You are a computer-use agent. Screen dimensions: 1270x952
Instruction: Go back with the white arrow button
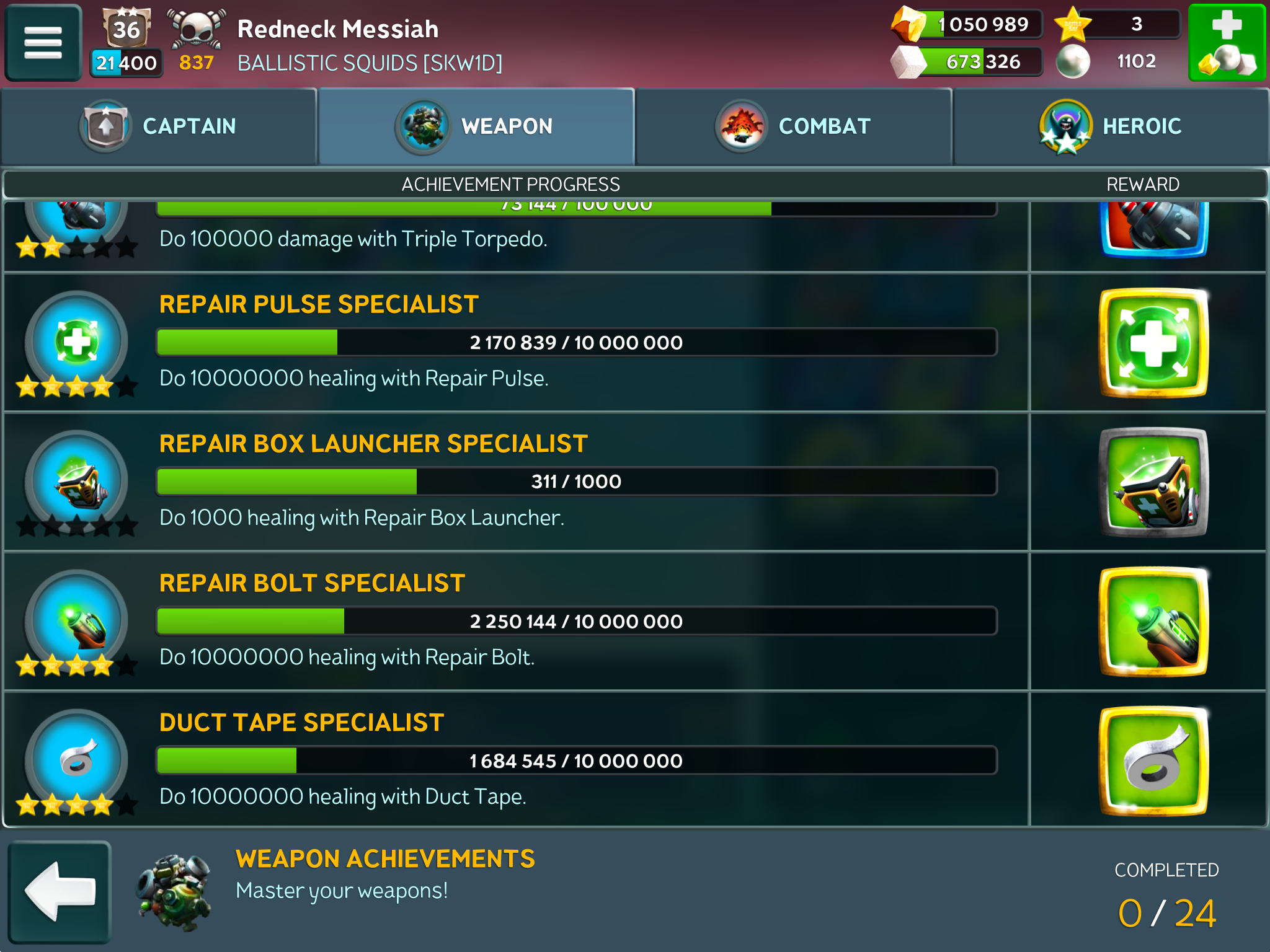(x=60, y=891)
